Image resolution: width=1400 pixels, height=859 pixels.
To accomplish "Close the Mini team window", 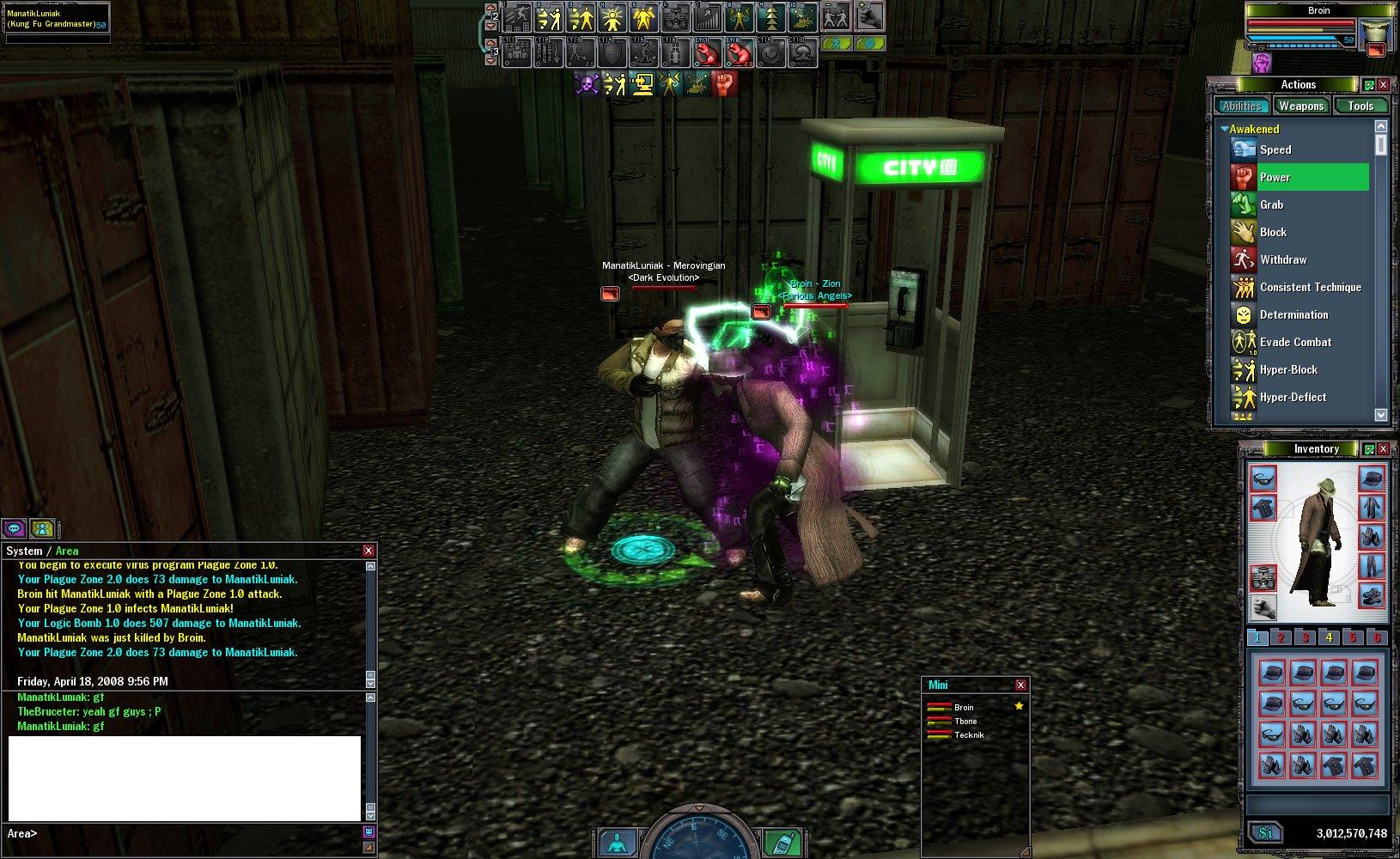I will (1020, 685).
